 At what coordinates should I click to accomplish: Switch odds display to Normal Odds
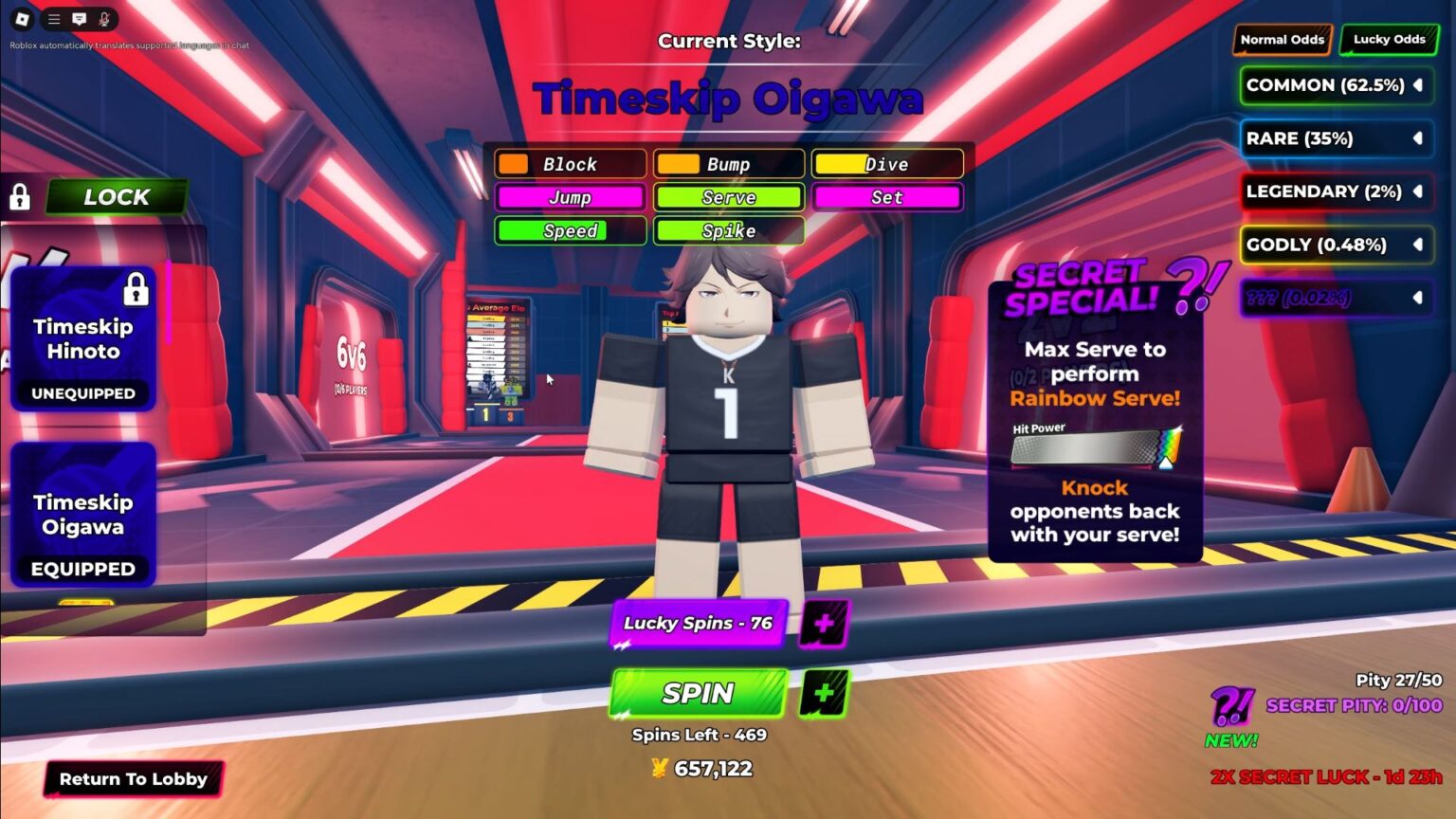pyautogui.click(x=1282, y=40)
